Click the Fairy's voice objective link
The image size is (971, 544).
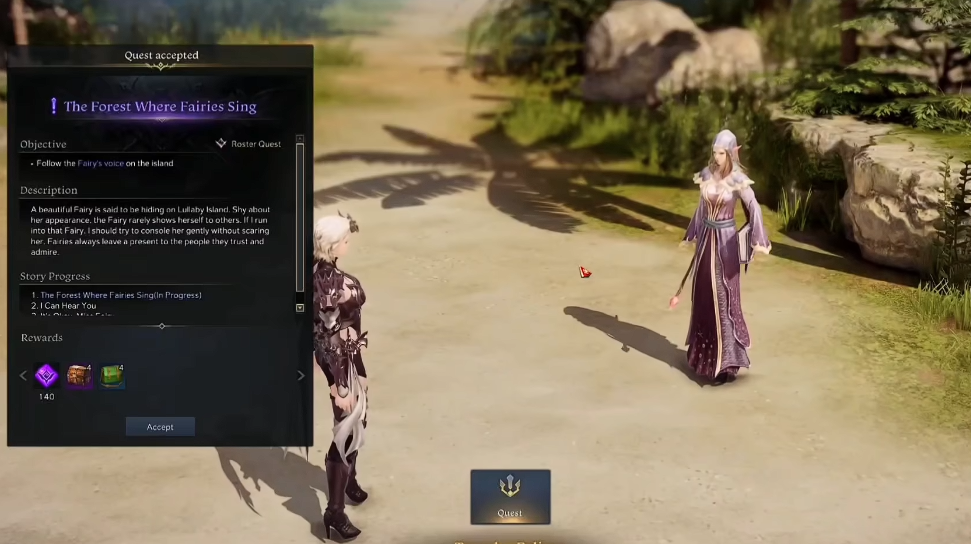(x=100, y=163)
